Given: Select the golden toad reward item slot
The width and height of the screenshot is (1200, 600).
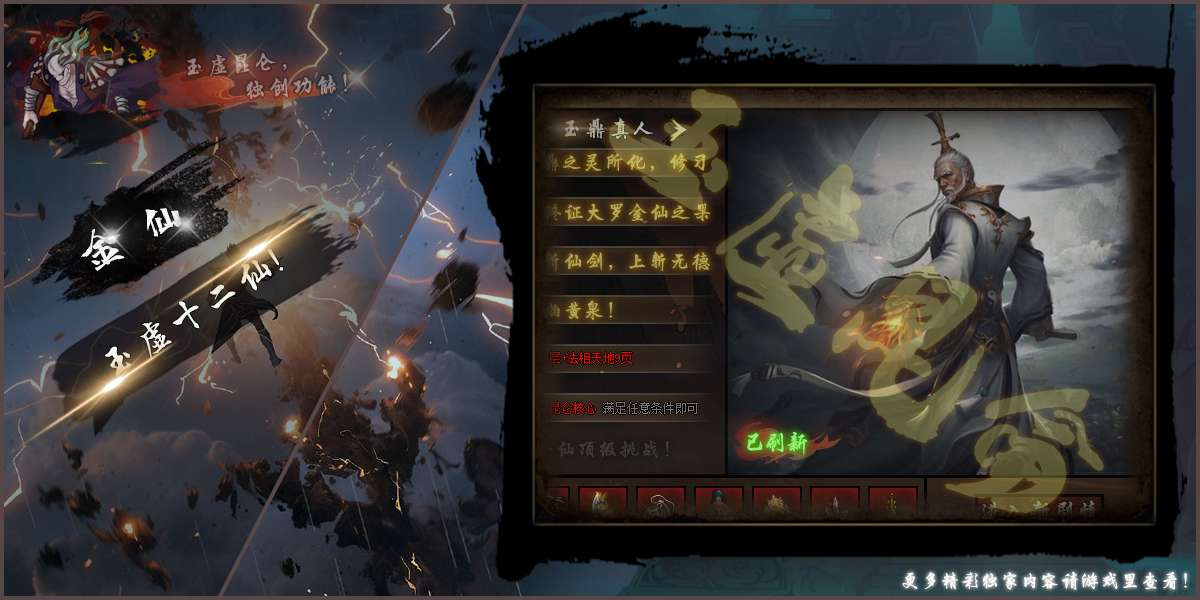Looking at the screenshot, I should [777, 504].
